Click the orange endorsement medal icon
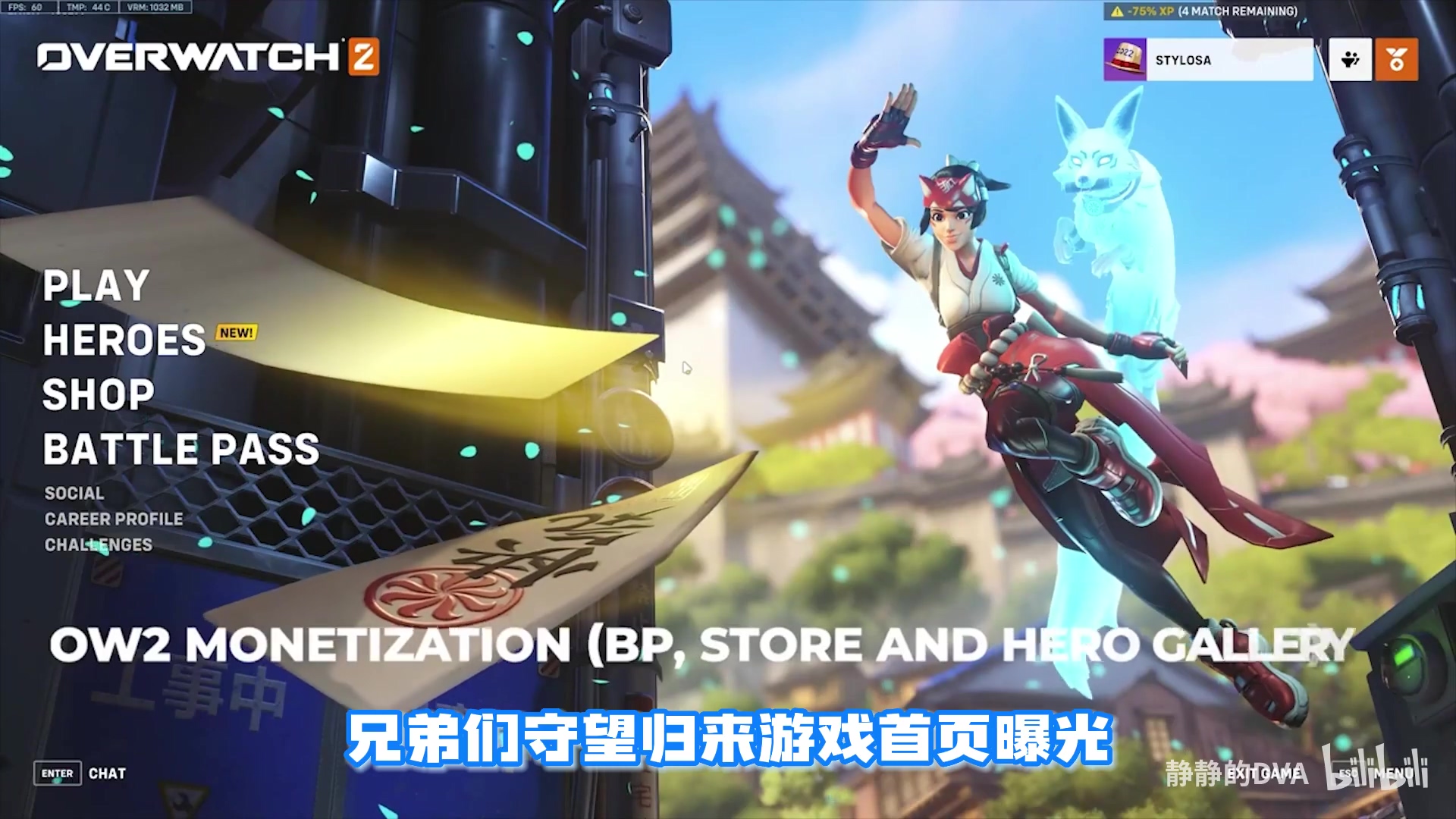The image size is (1456, 819). pos(1397,60)
